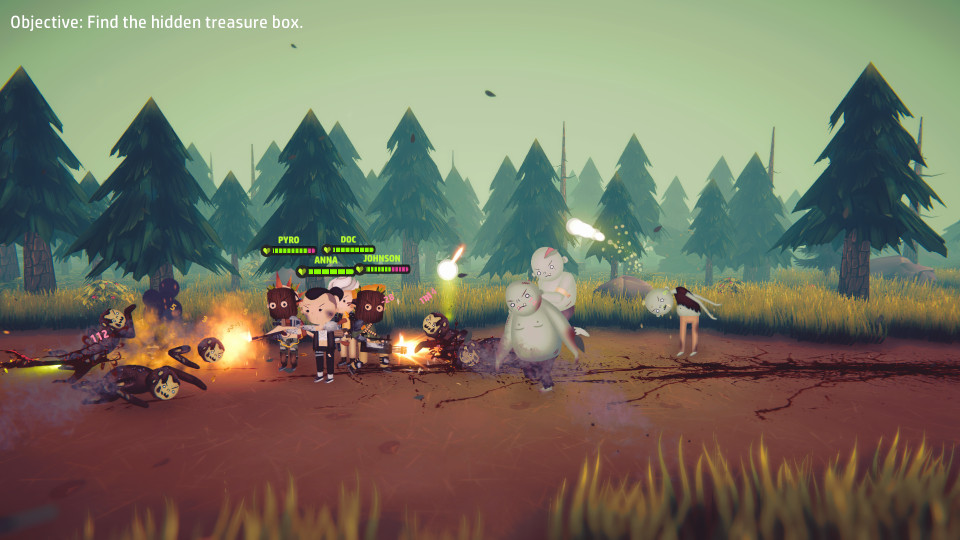Viewport: 960px width, 540px height.
Task: Click the hidden treasure box objective text
Action: [x=157, y=22]
